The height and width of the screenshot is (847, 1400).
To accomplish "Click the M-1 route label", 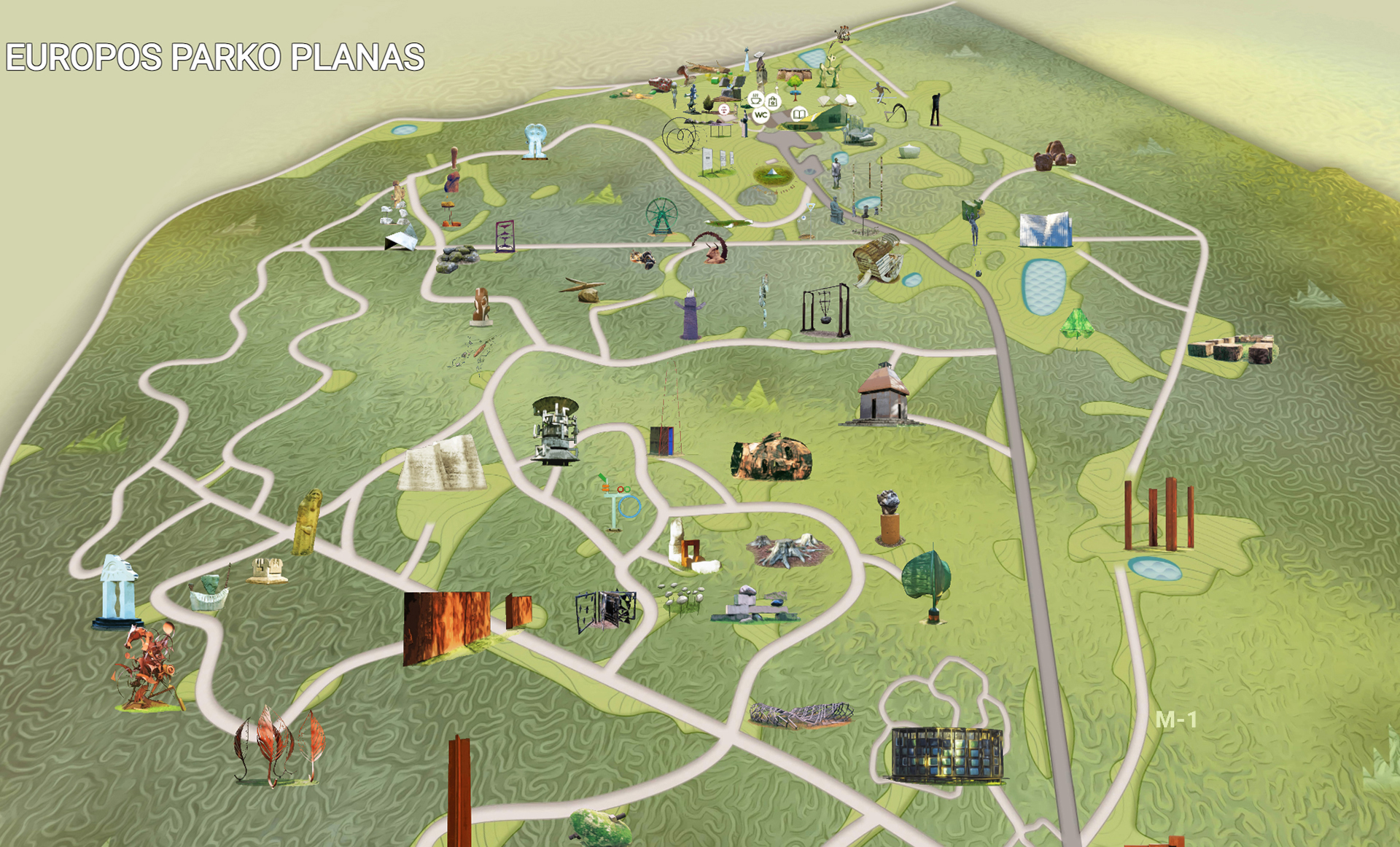I will (1176, 720).
